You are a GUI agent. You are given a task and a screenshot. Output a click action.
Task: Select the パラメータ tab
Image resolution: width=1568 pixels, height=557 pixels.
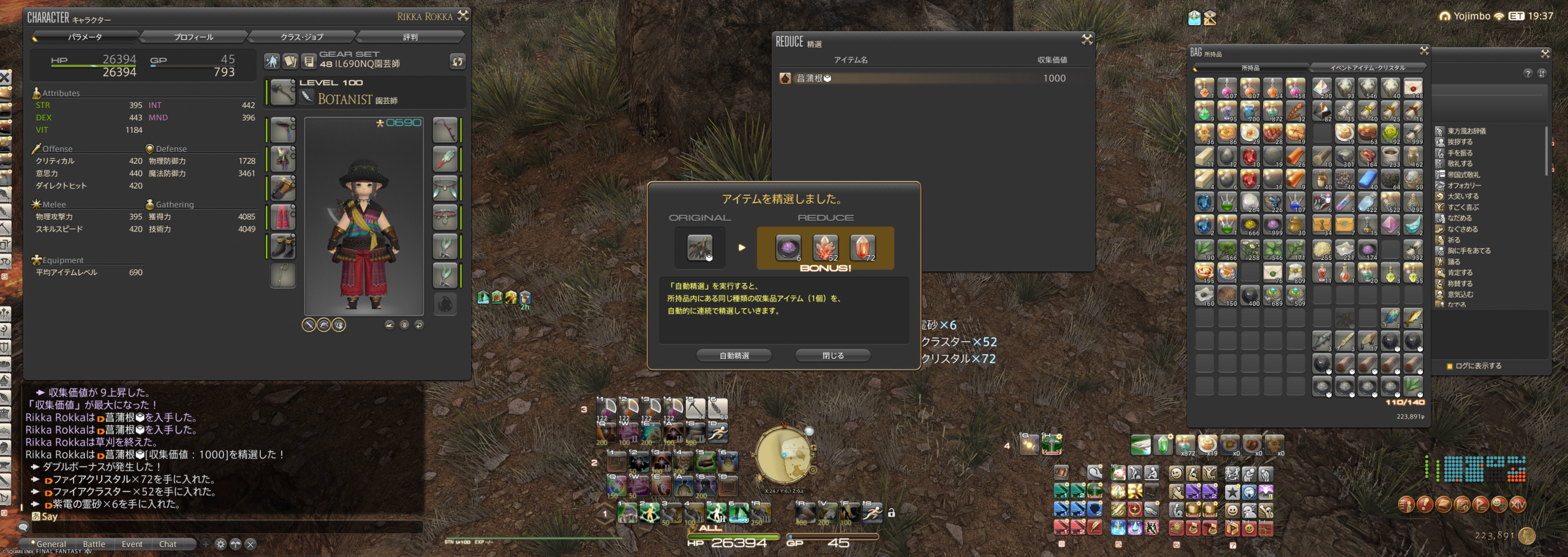tap(85, 37)
